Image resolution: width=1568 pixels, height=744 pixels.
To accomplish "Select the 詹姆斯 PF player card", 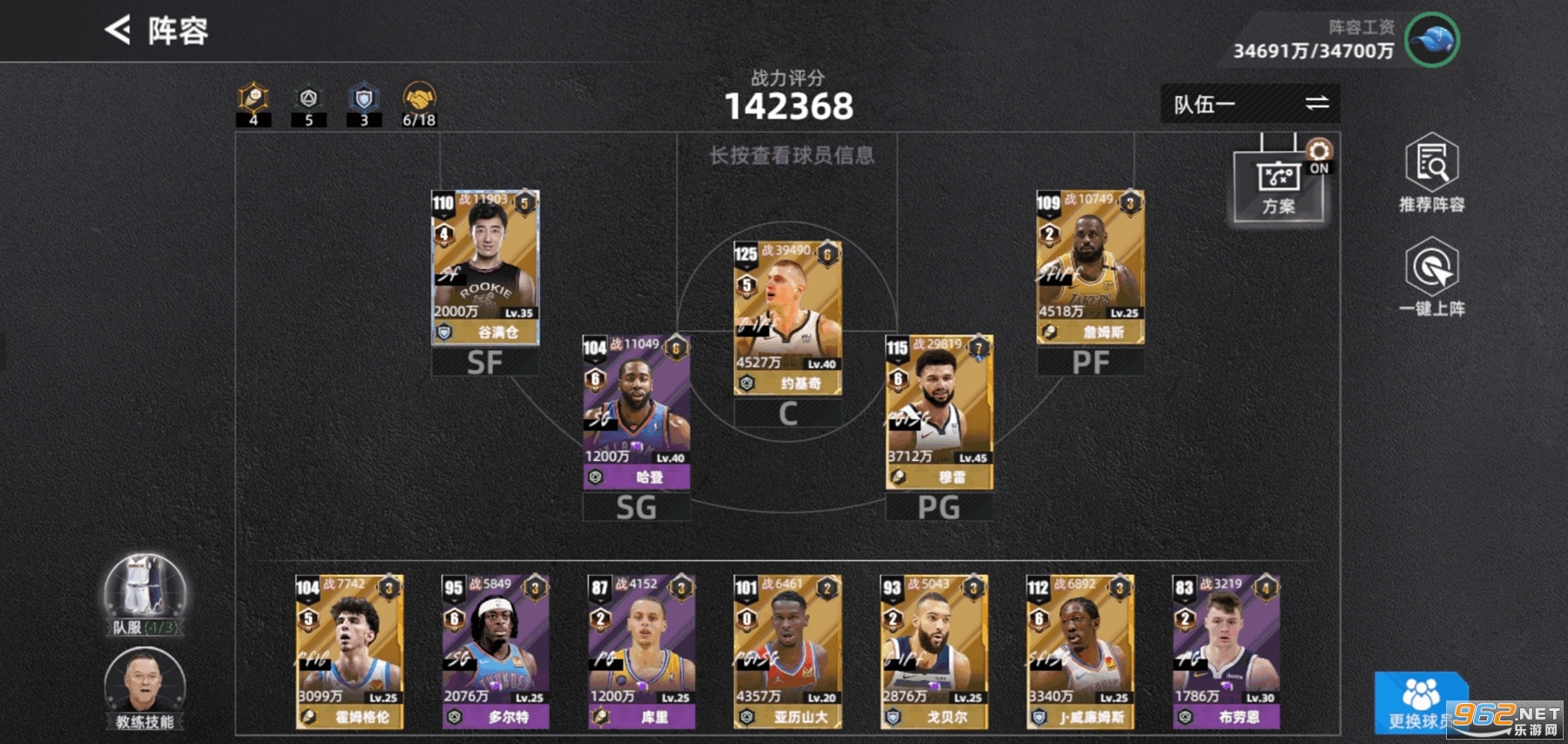I will 1090,267.
